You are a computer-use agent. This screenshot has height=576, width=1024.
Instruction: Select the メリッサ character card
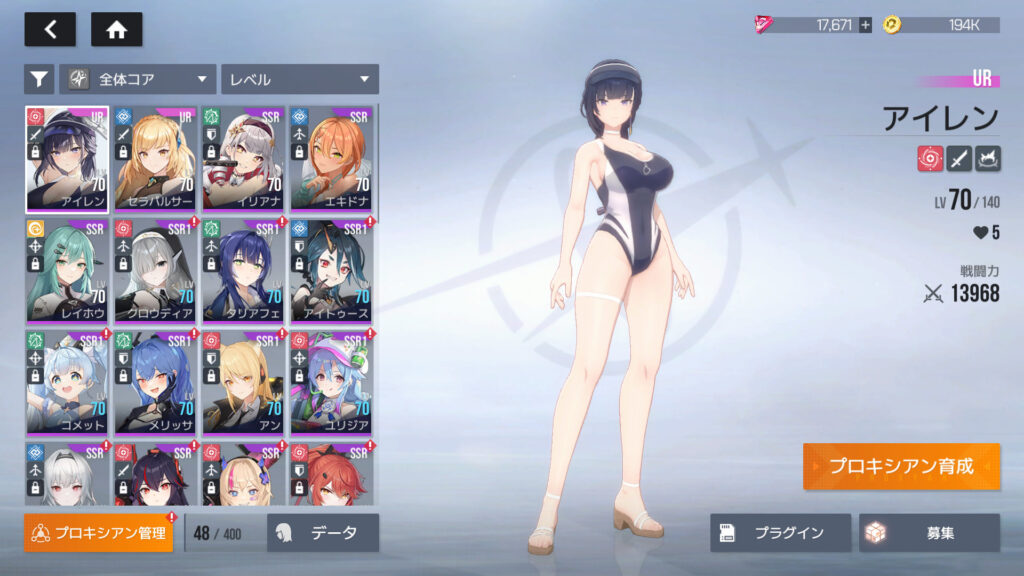[x=155, y=382]
